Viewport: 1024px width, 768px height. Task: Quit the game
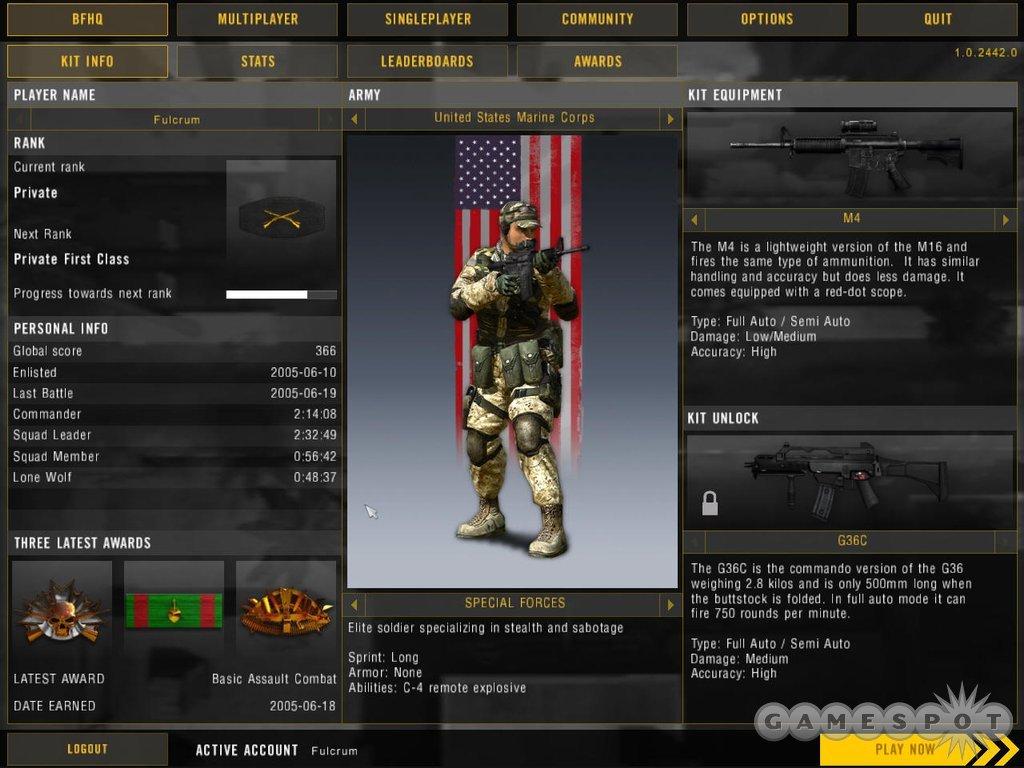click(x=937, y=19)
